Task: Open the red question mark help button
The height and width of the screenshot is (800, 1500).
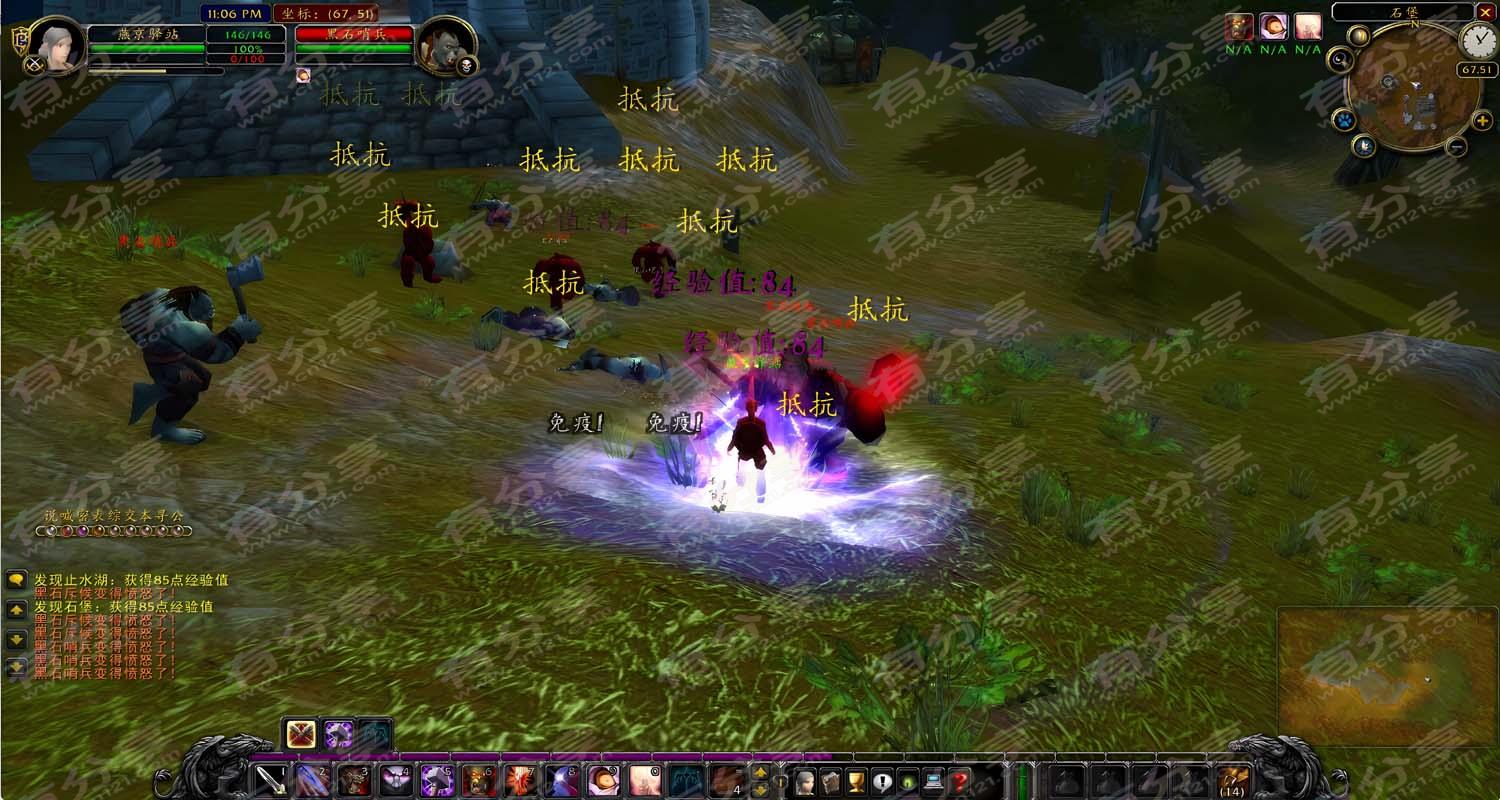Action: pos(960,781)
